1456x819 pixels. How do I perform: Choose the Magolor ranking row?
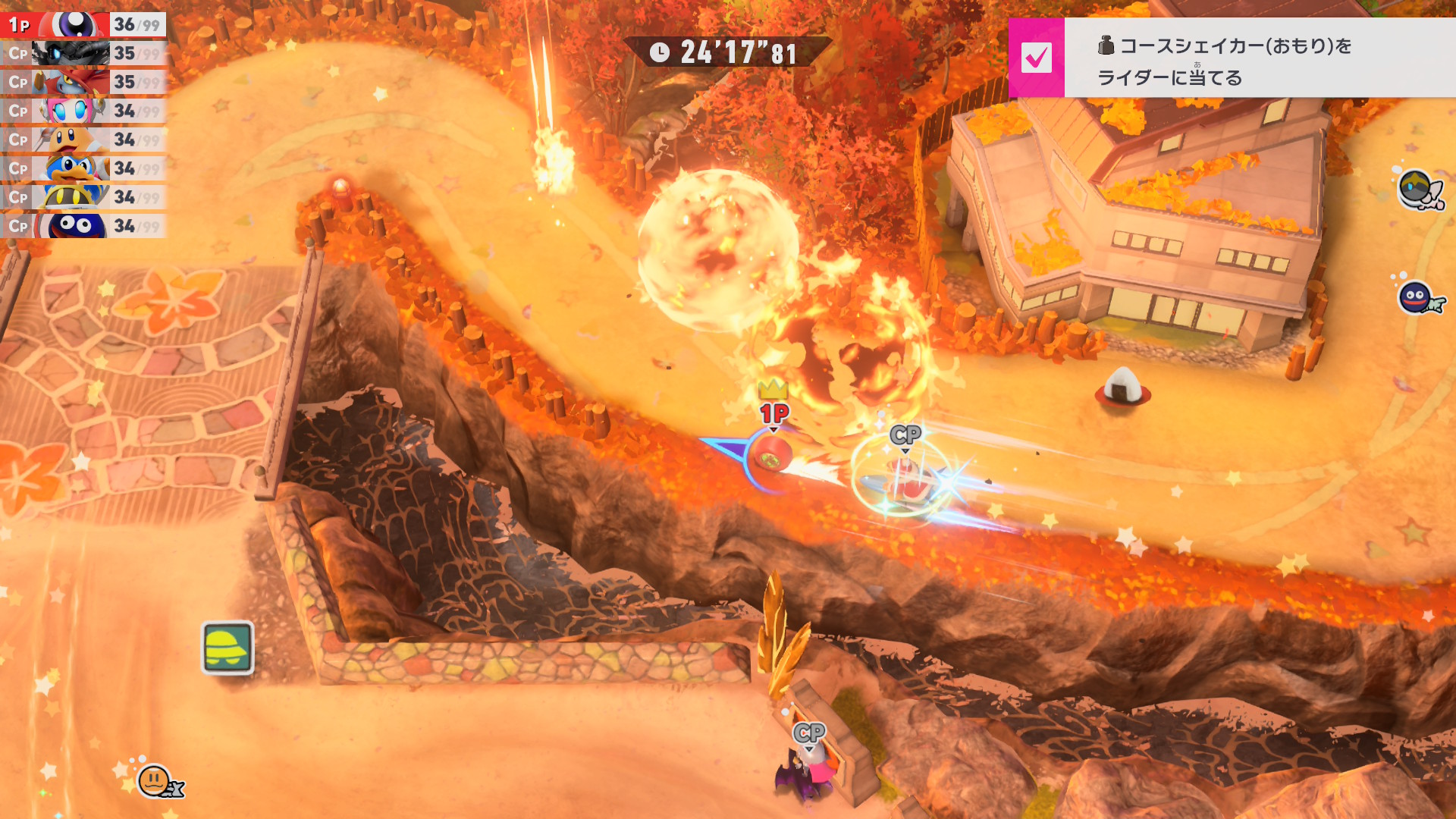pyautogui.click(x=83, y=197)
